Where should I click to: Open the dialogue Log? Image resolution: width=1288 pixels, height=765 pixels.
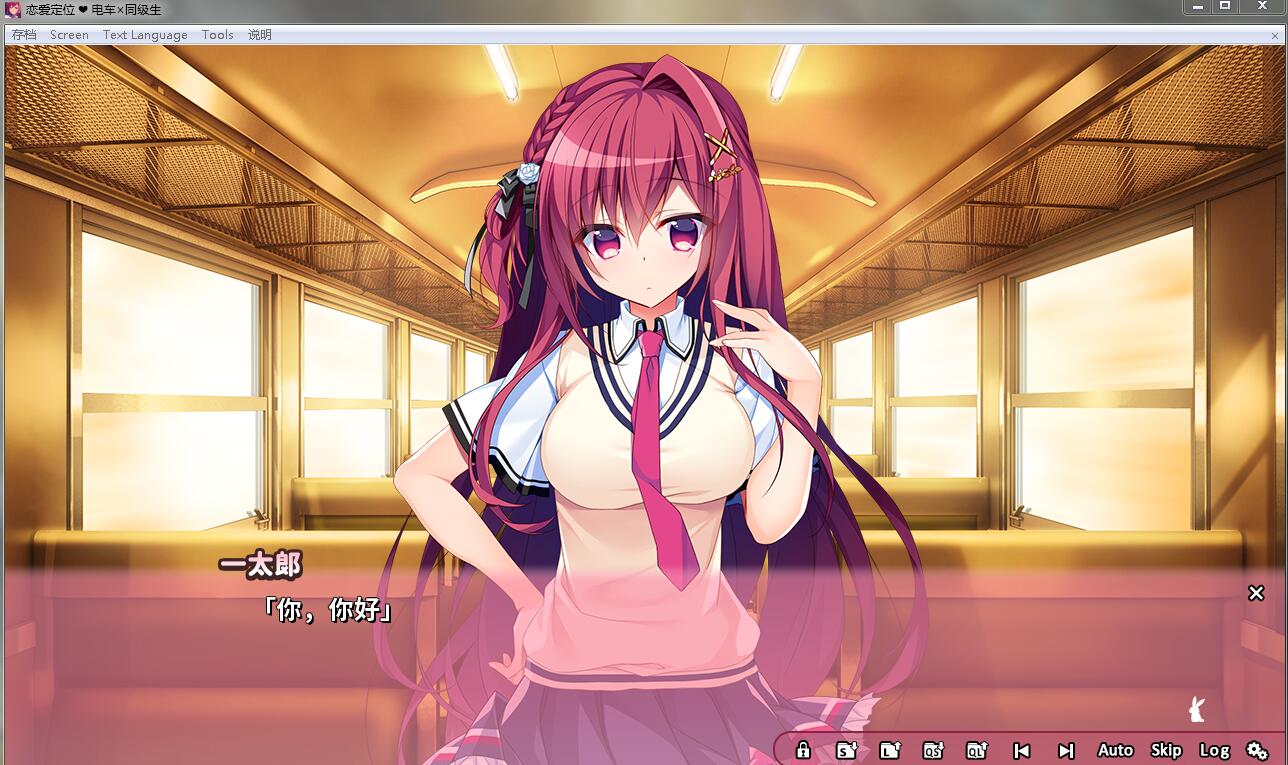coord(1214,750)
